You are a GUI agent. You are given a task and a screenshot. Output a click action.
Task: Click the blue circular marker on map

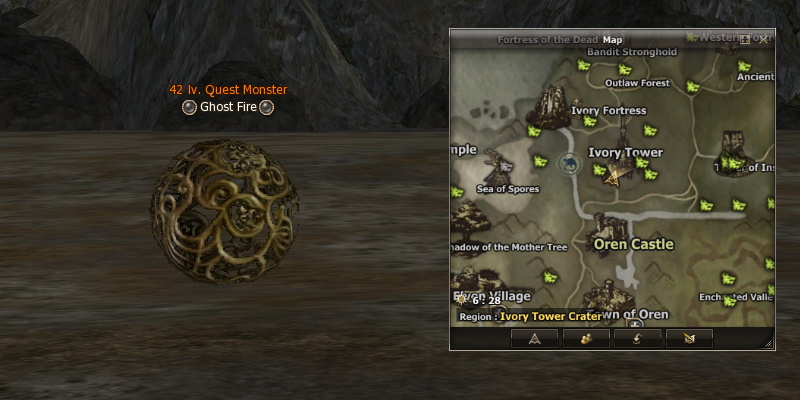(x=569, y=162)
